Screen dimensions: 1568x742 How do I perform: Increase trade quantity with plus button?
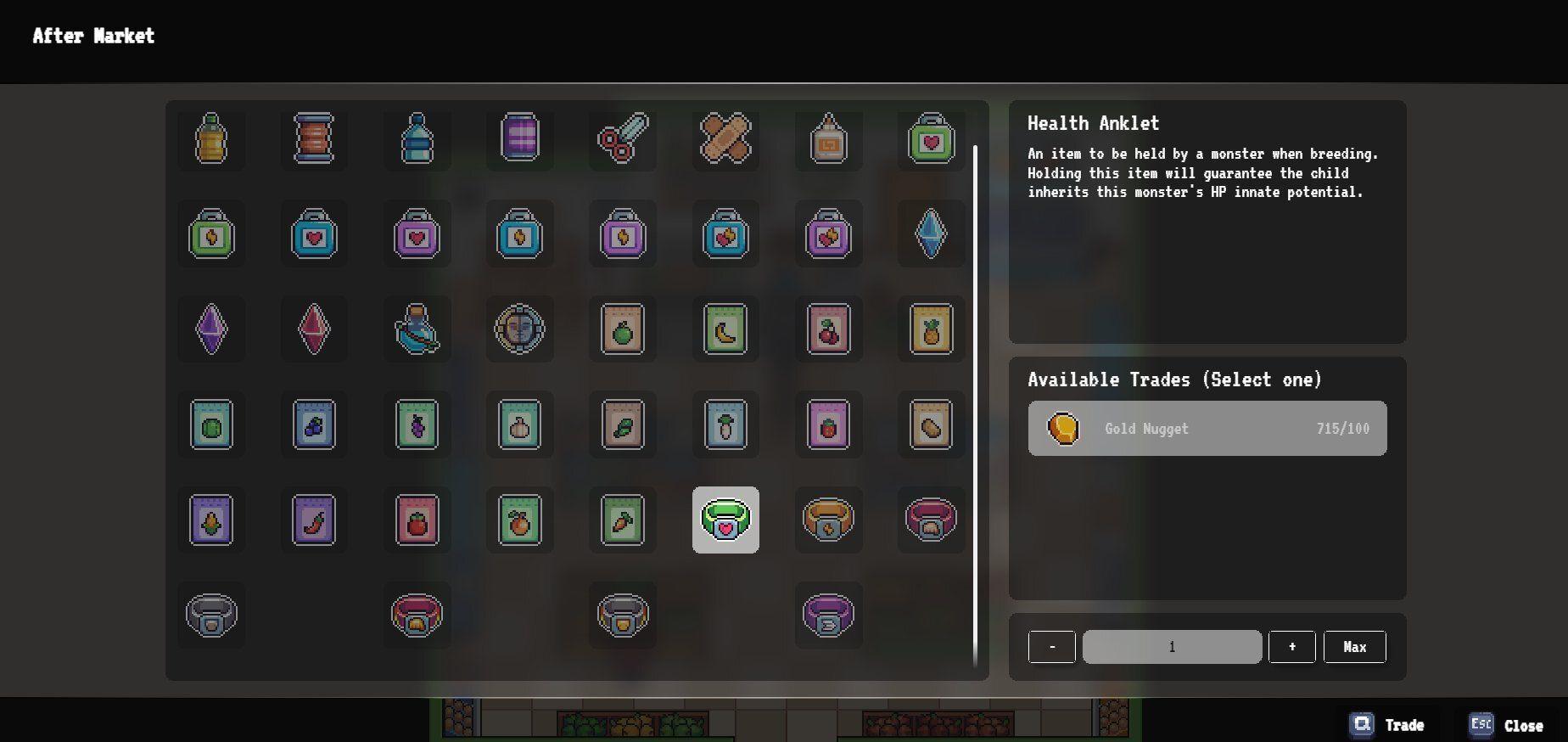(x=1291, y=646)
